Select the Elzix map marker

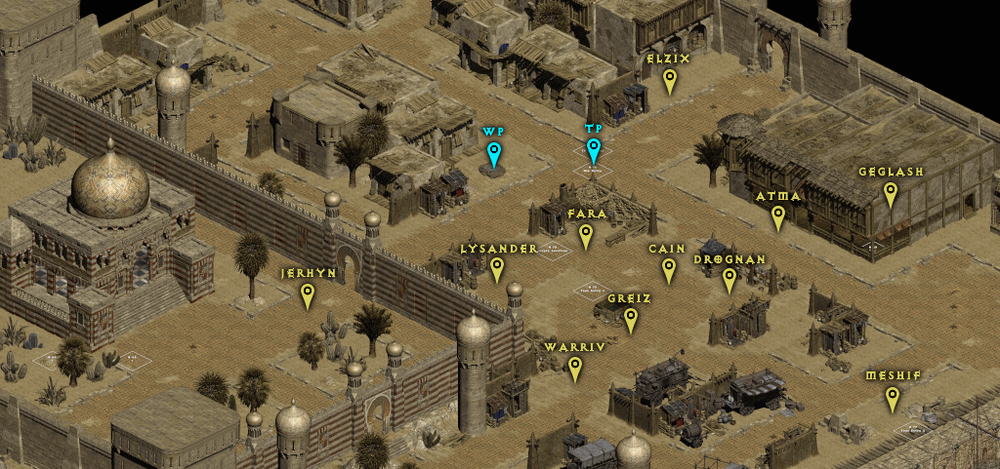669,80
